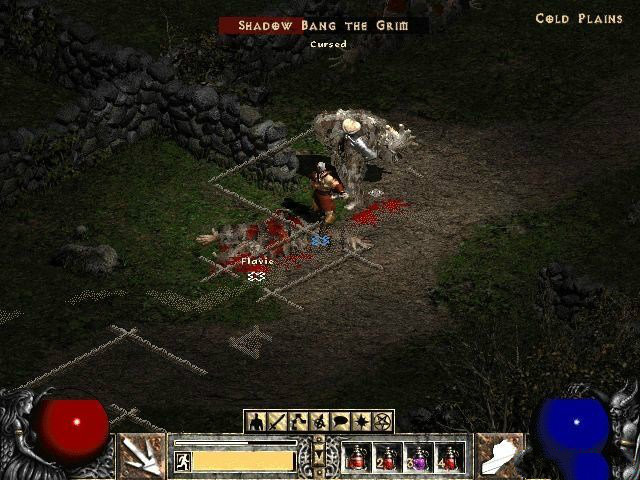Open game menu via pentagram icon
Screen dimensions: 640x480
point(382,421)
